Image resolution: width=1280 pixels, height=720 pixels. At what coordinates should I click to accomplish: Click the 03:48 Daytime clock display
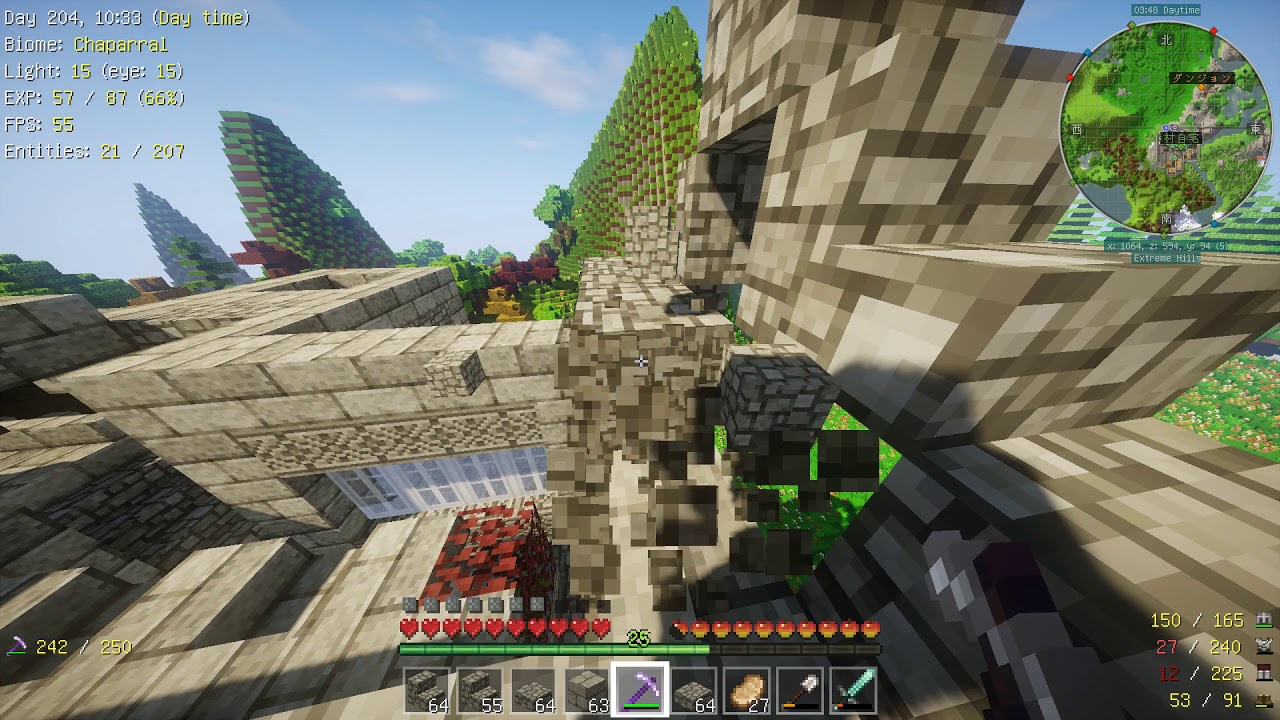tap(1166, 9)
